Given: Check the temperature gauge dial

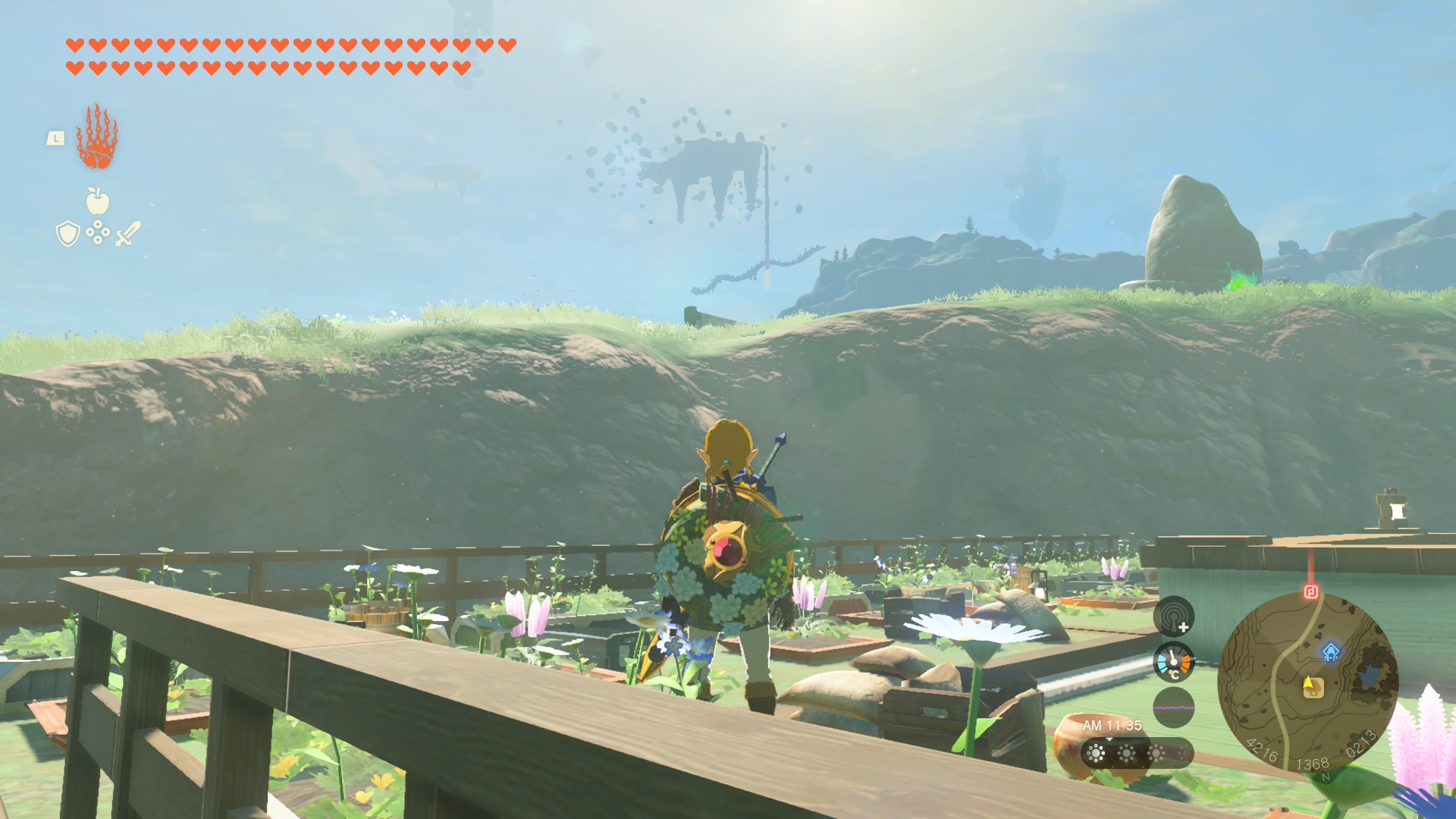Looking at the screenshot, I should coord(1173,662).
